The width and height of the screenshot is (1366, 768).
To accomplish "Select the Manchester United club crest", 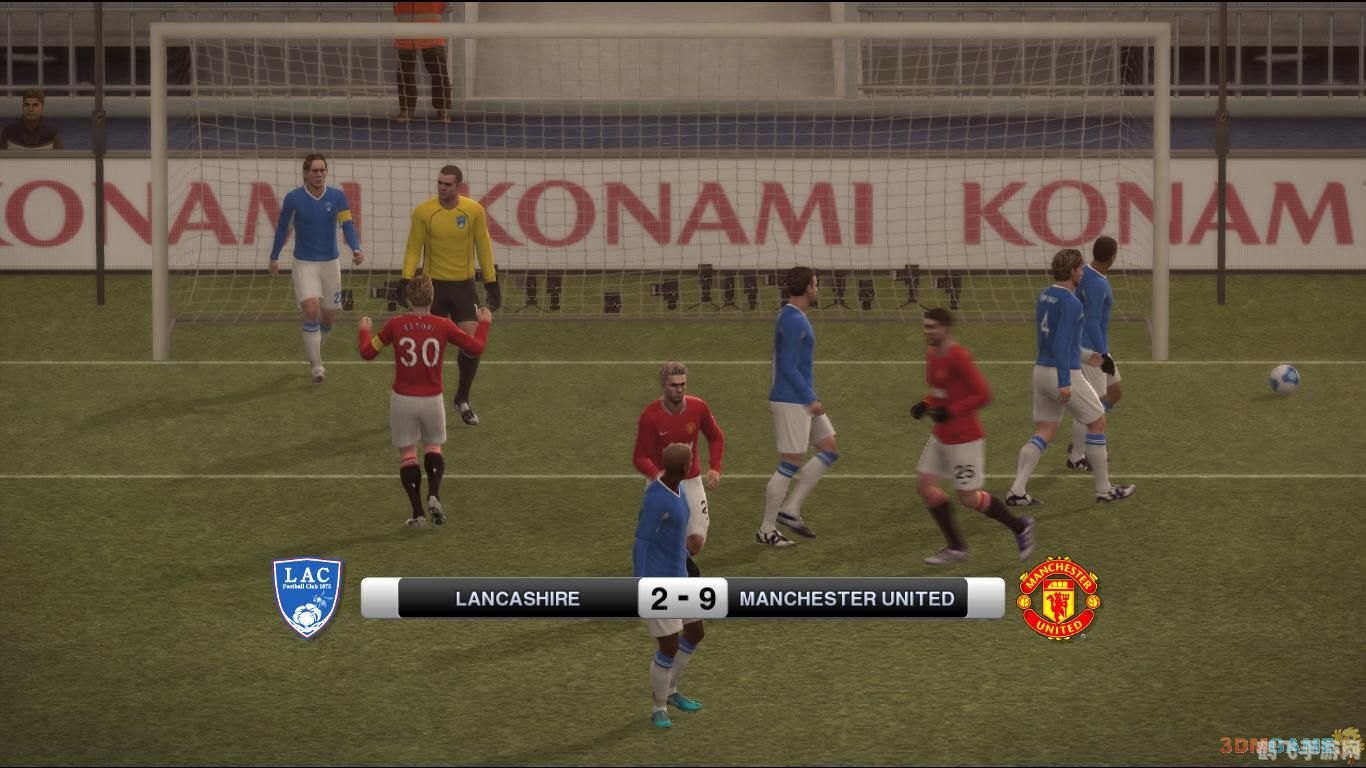I will tap(1058, 598).
